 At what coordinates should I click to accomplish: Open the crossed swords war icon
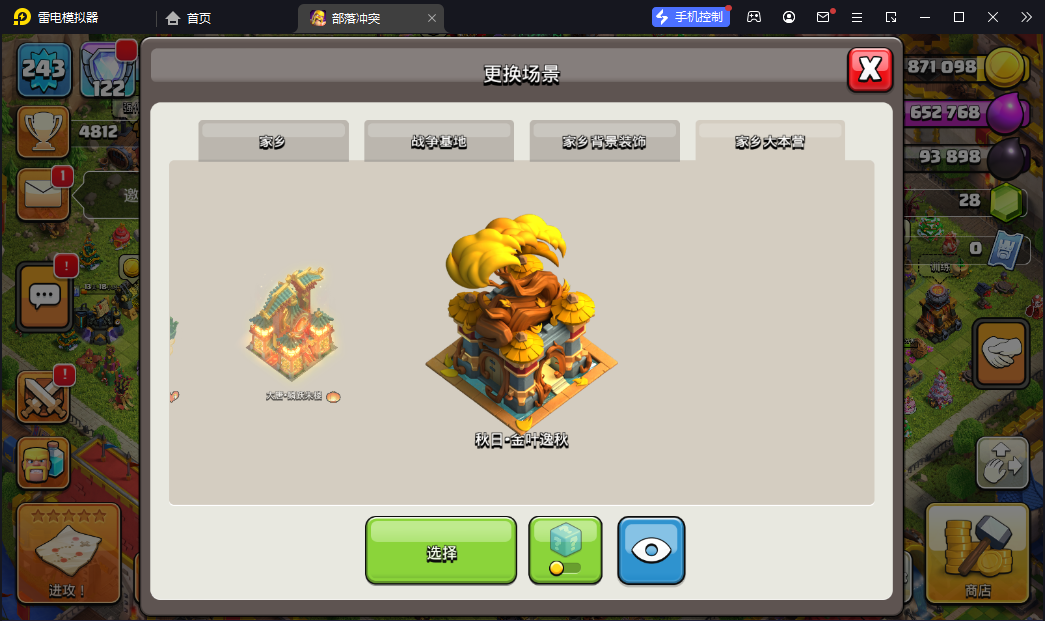[43, 396]
